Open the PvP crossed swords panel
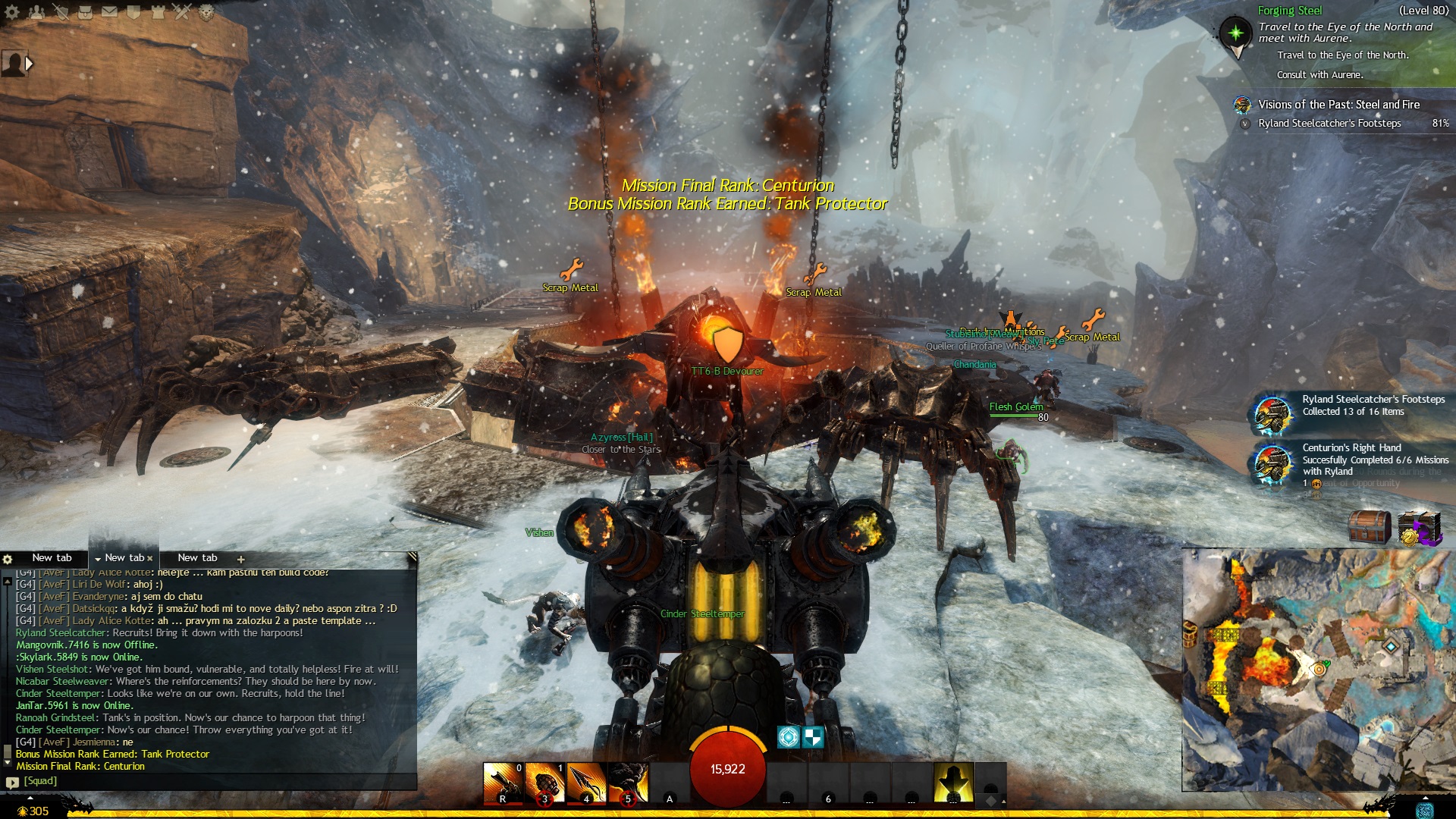The width and height of the screenshot is (1456, 819). pos(182,11)
